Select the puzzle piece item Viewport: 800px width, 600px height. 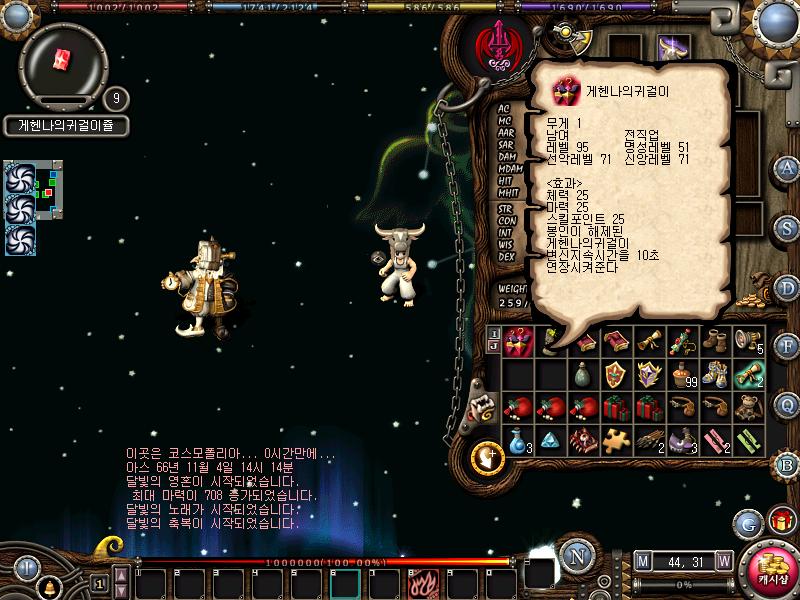coord(615,438)
